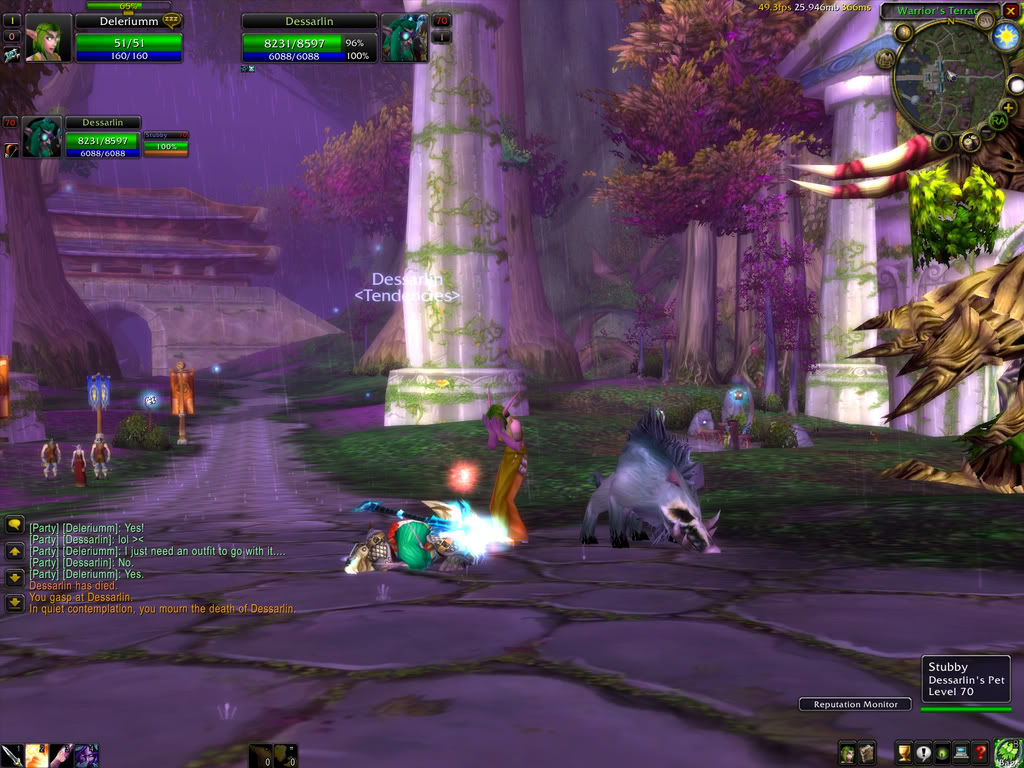Click Deleriumm's player portrait
This screenshot has width=1024, height=768.
click(x=46, y=40)
